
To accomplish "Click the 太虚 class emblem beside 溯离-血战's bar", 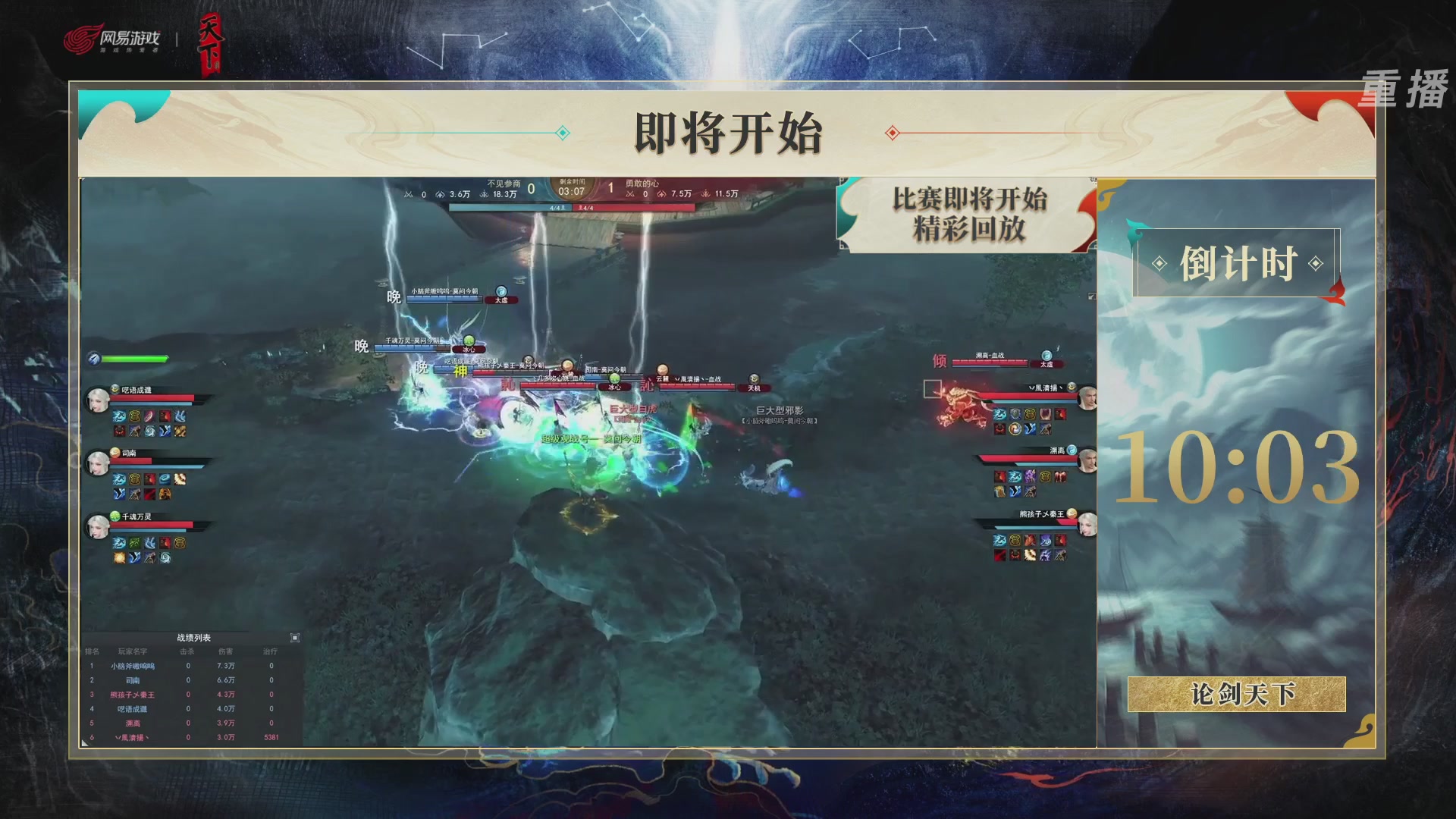I will pos(1046,356).
